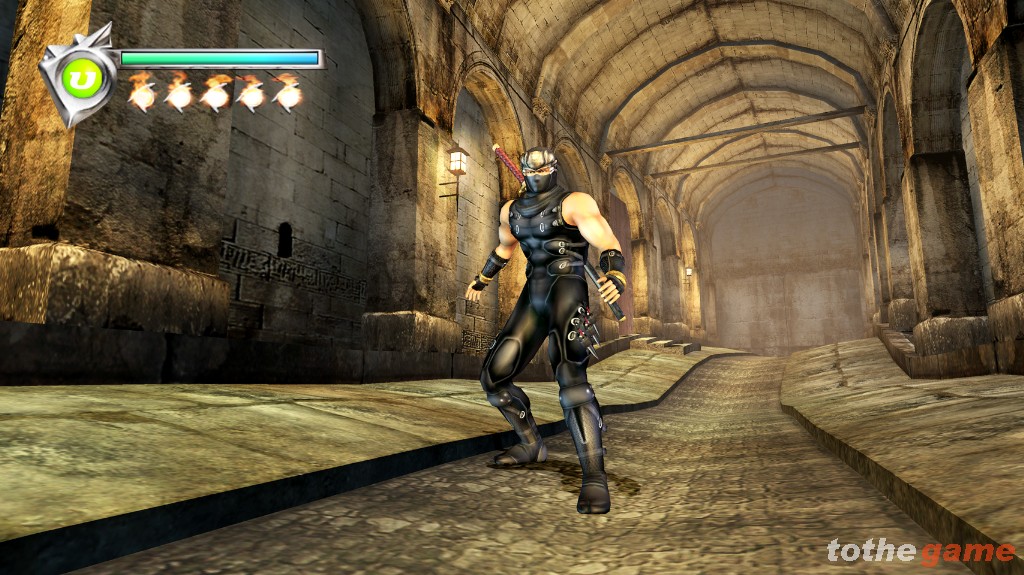The width and height of the screenshot is (1024, 575).
Task: Click the green swirl Ninpo emblem icon
Action: point(77,77)
